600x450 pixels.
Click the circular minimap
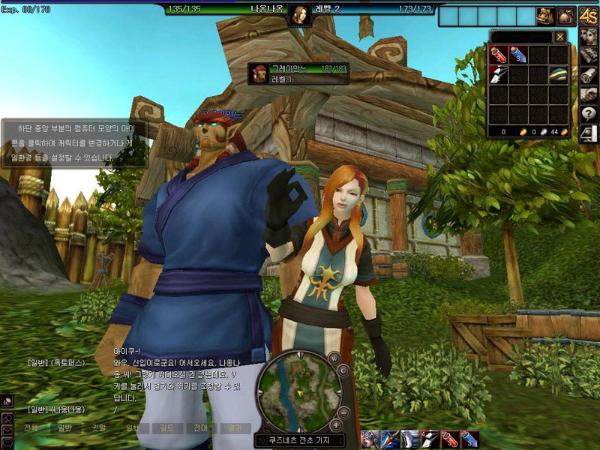(x=298, y=391)
